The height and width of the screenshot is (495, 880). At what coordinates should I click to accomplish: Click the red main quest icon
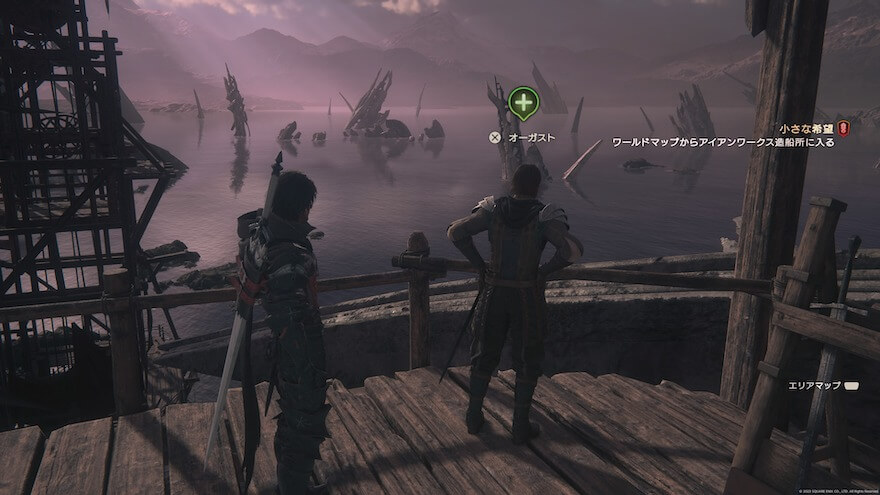pyautogui.click(x=842, y=129)
